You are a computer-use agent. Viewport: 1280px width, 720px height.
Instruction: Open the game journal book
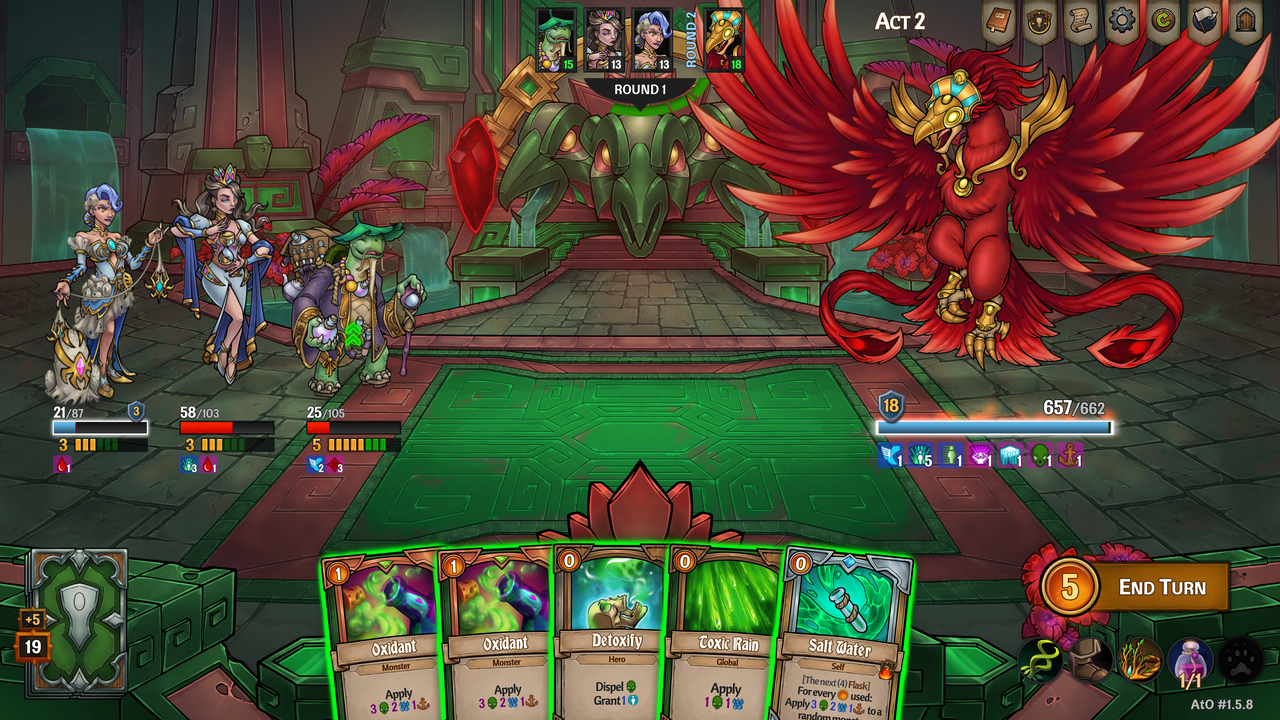1000,20
